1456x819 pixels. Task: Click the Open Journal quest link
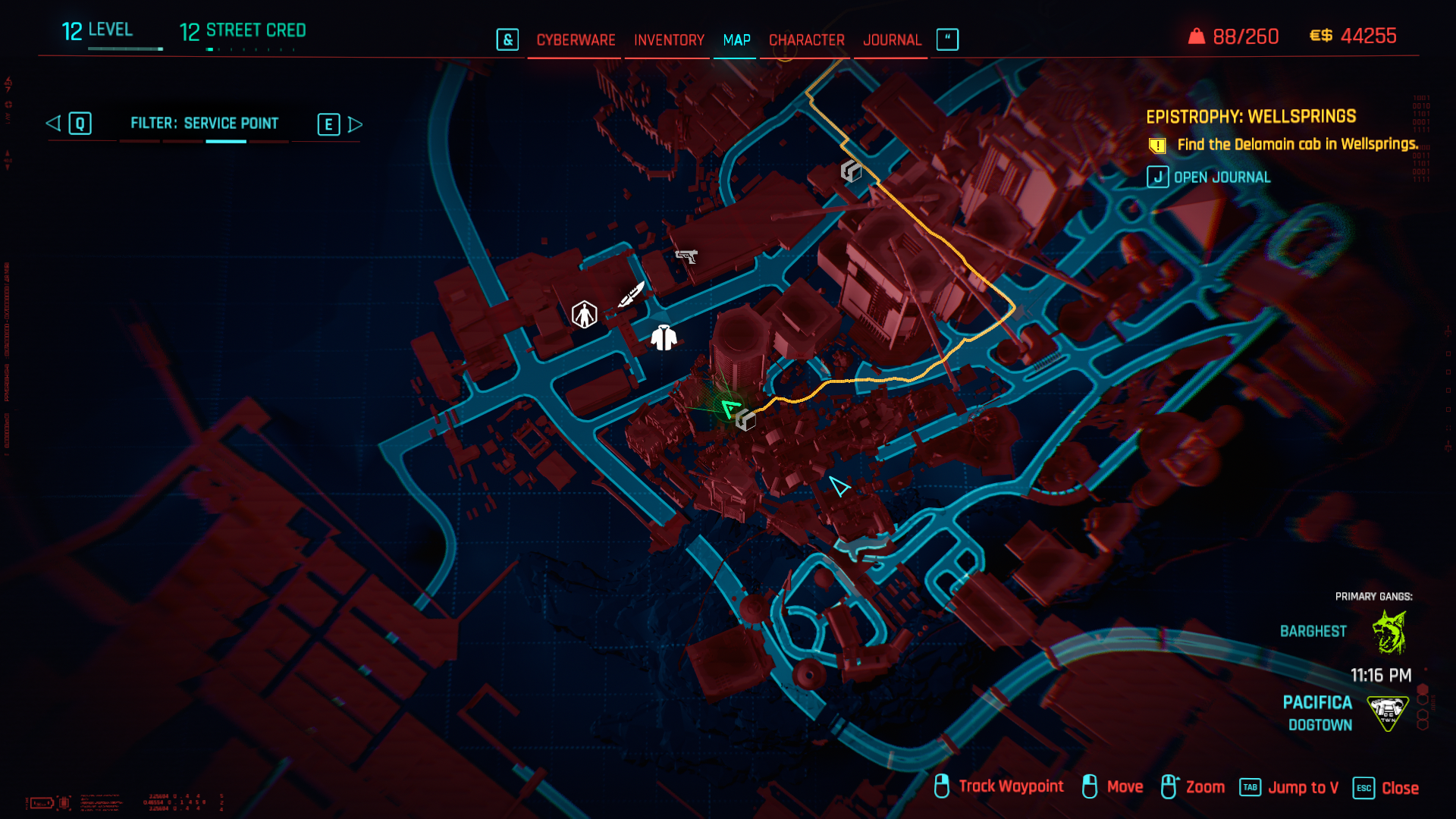click(1221, 177)
